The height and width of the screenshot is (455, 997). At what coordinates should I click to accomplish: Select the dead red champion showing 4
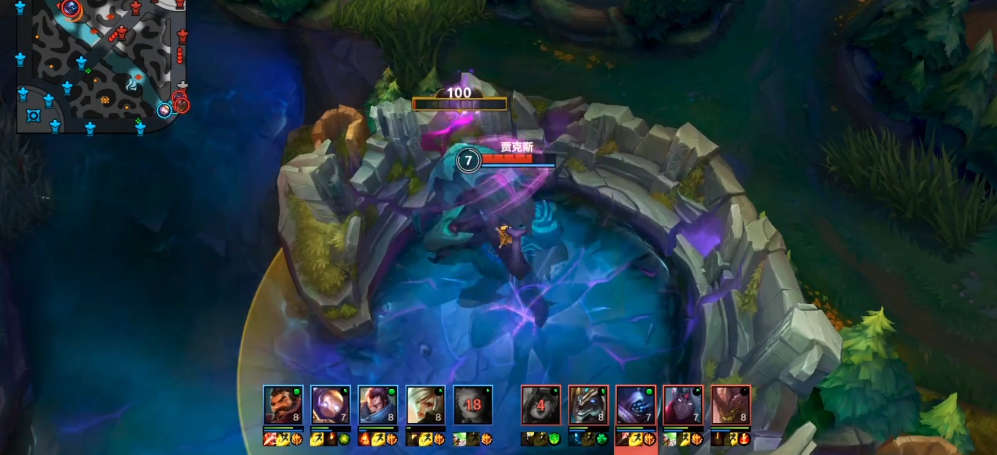540,405
